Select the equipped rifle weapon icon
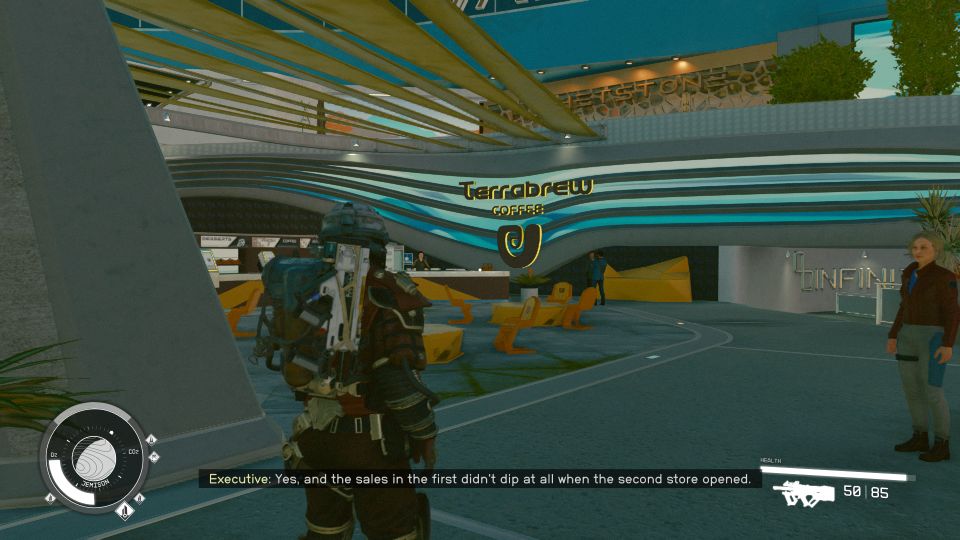The image size is (960, 540). click(803, 494)
